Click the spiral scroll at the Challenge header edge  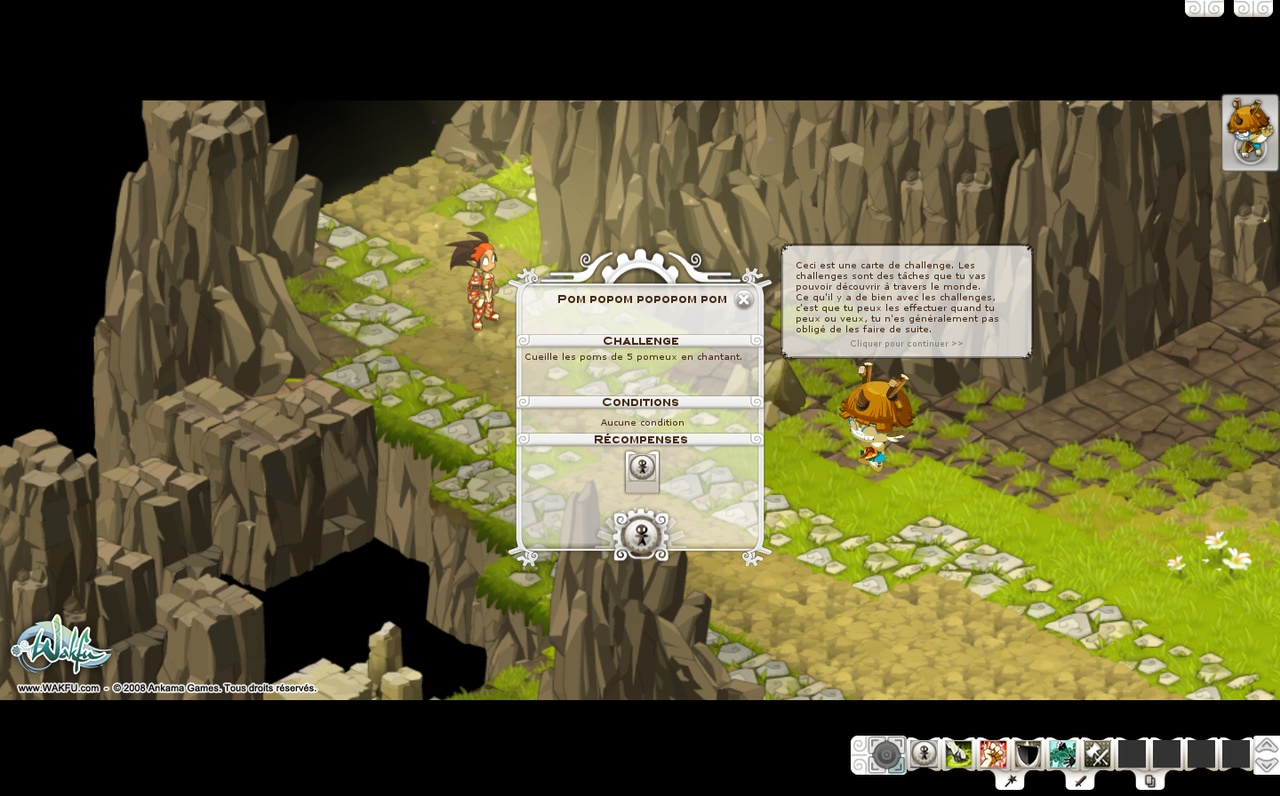(525, 340)
